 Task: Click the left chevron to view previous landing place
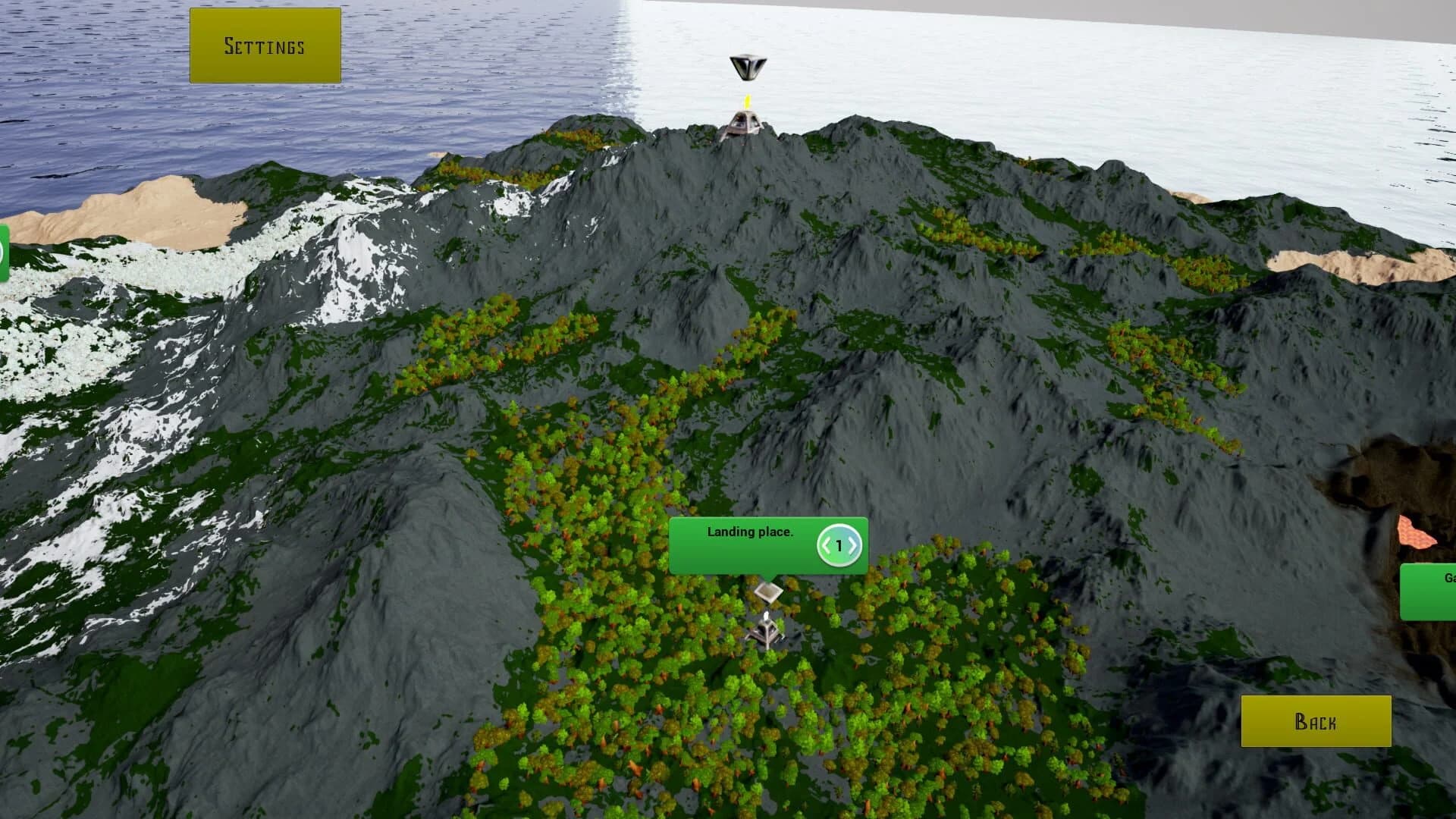827,545
